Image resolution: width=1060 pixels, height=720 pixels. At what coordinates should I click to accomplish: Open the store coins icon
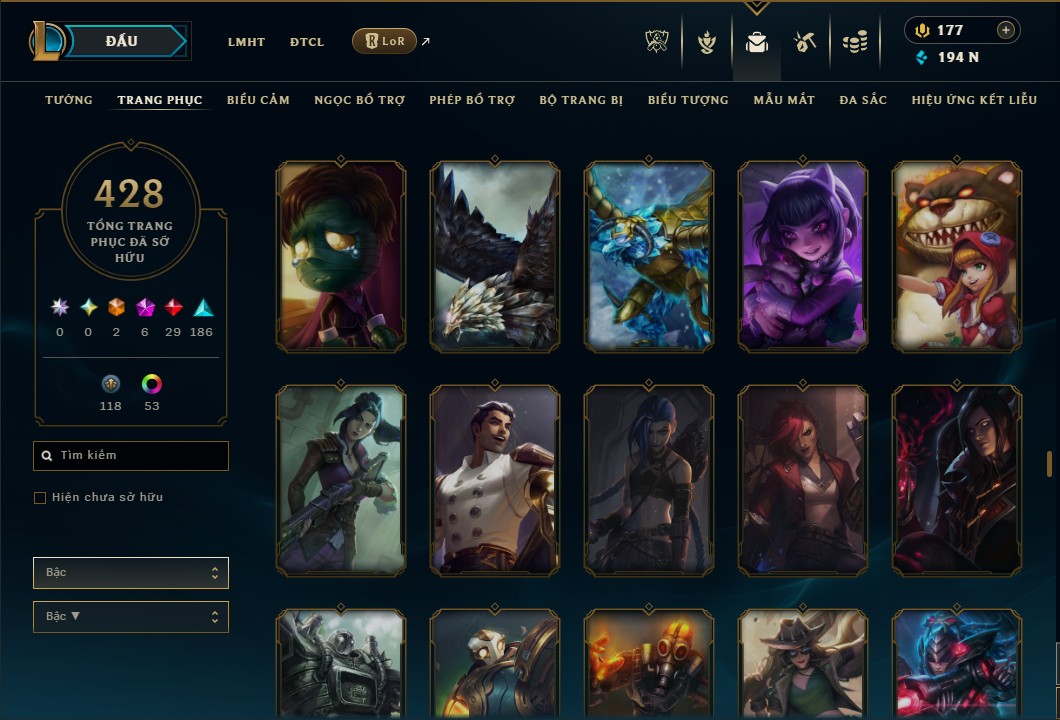click(x=854, y=42)
